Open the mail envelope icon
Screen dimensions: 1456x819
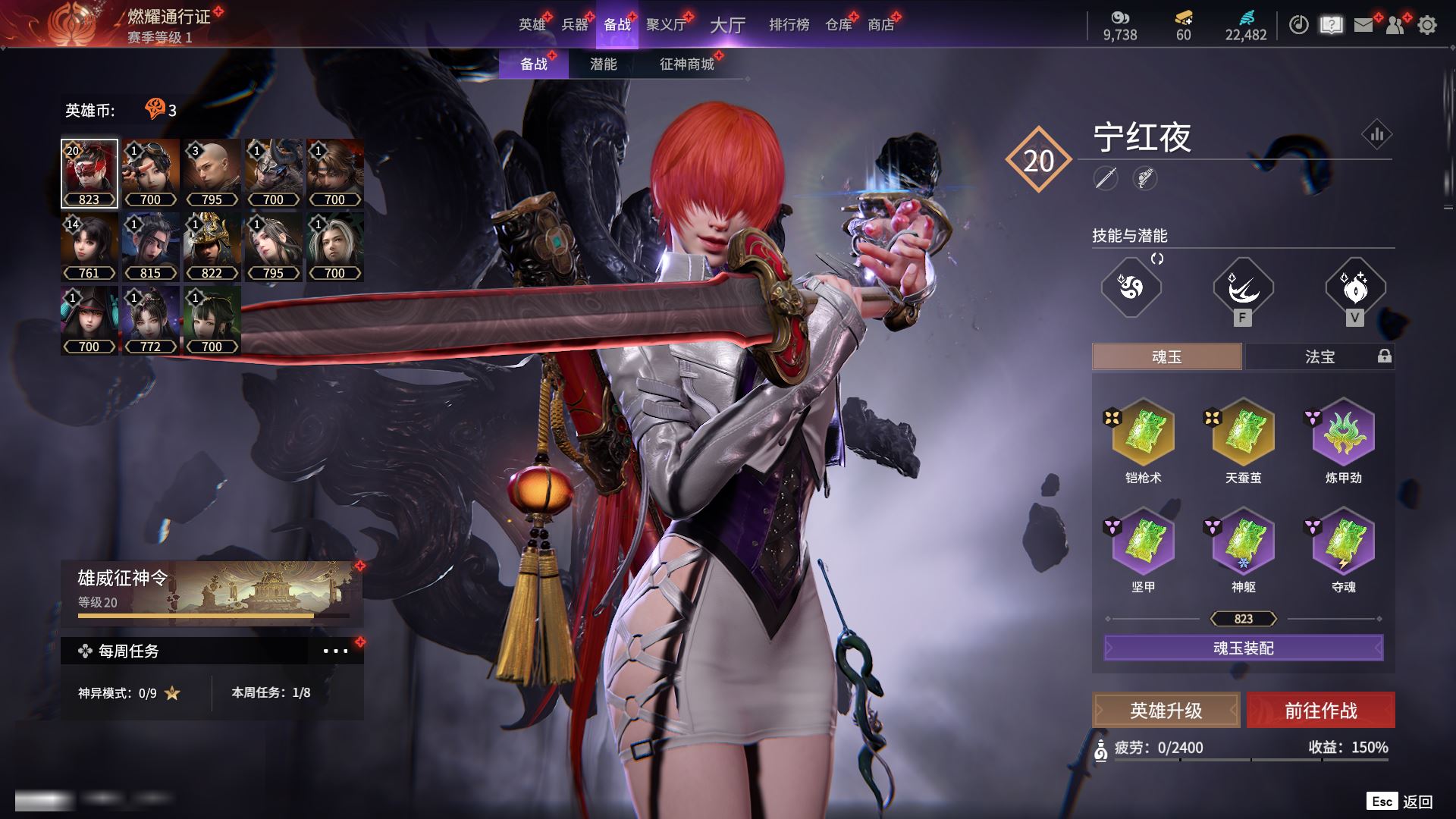(1363, 25)
